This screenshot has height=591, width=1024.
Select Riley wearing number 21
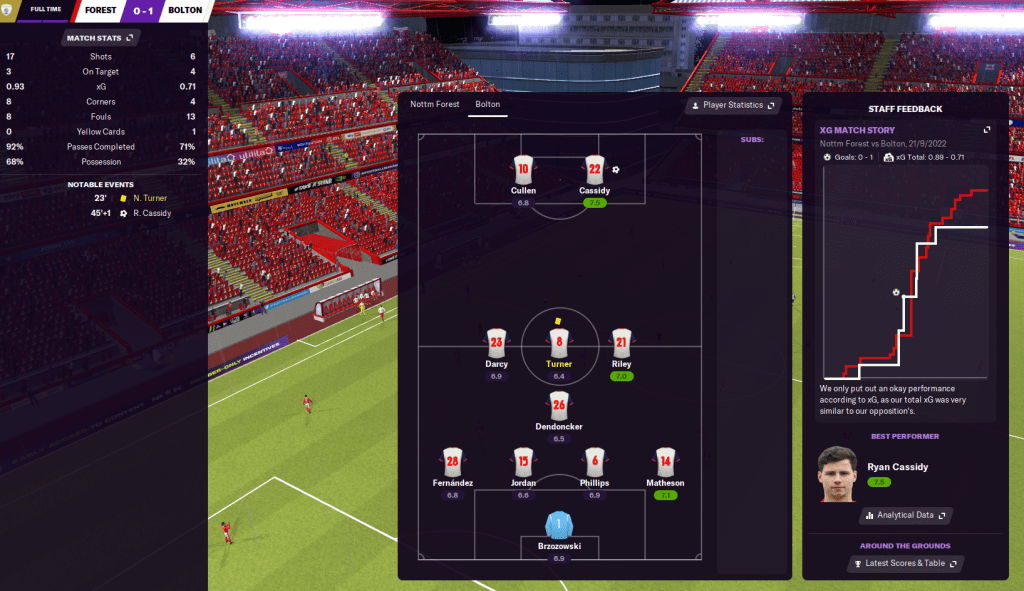pos(621,343)
